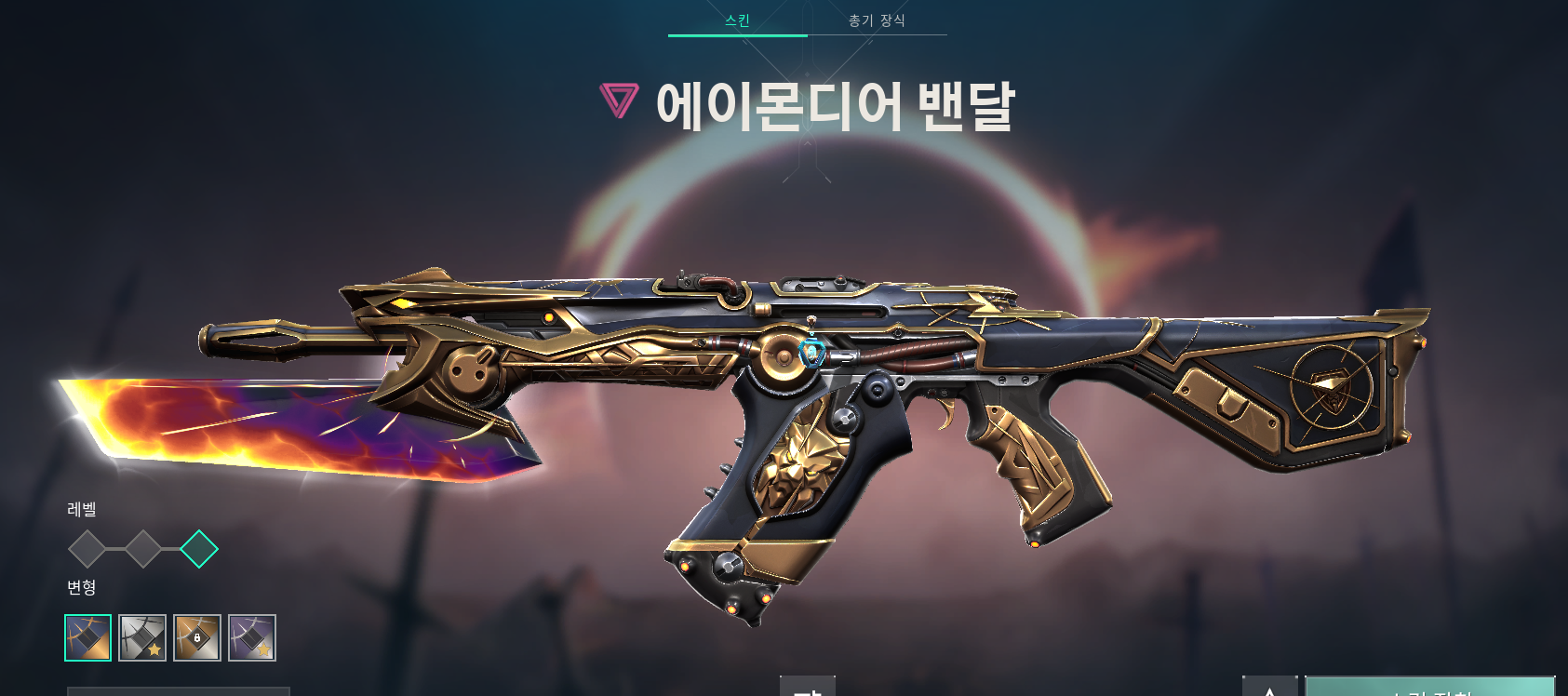
Task: Select the silver variant swatch
Action: (x=141, y=637)
